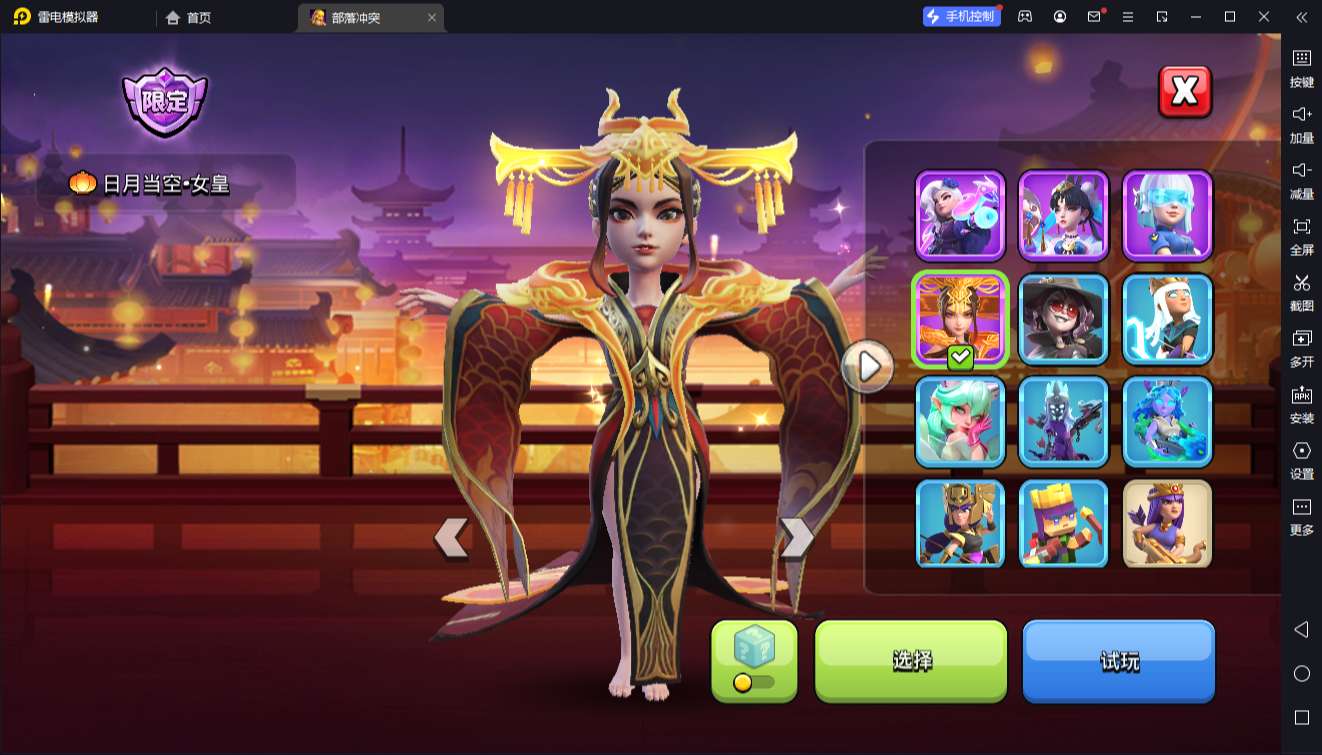This screenshot has width=1322, height=755.
Task: Try out the skin with 试玩
Action: [x=1118, y=660]
